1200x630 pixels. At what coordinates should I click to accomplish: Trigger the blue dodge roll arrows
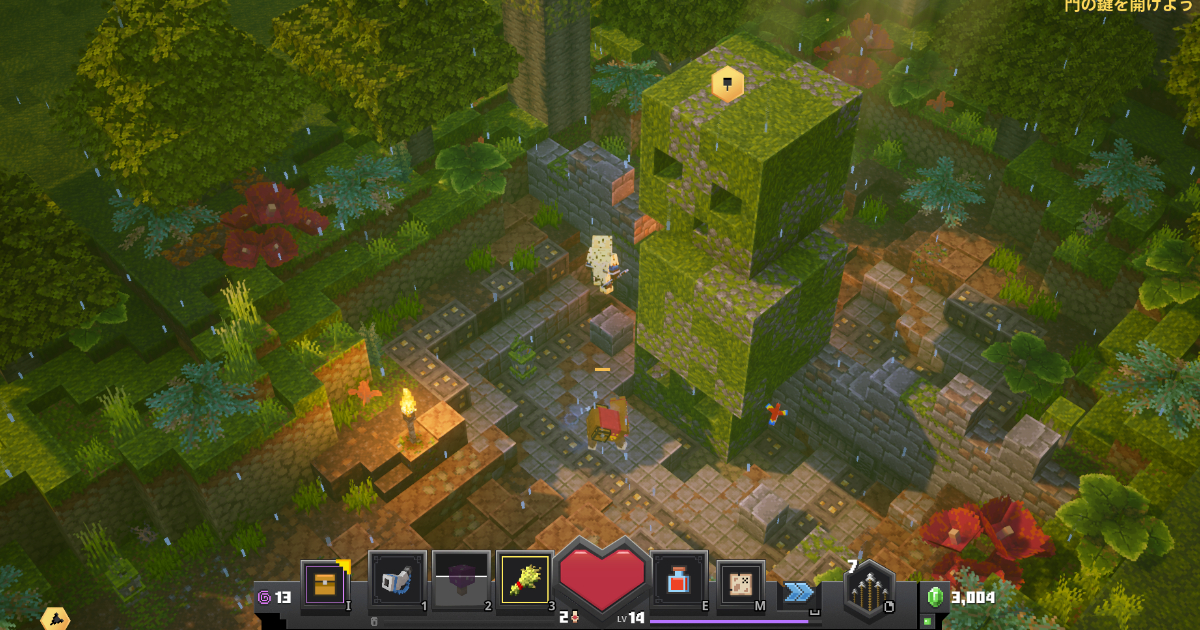(x=798, y=592)
